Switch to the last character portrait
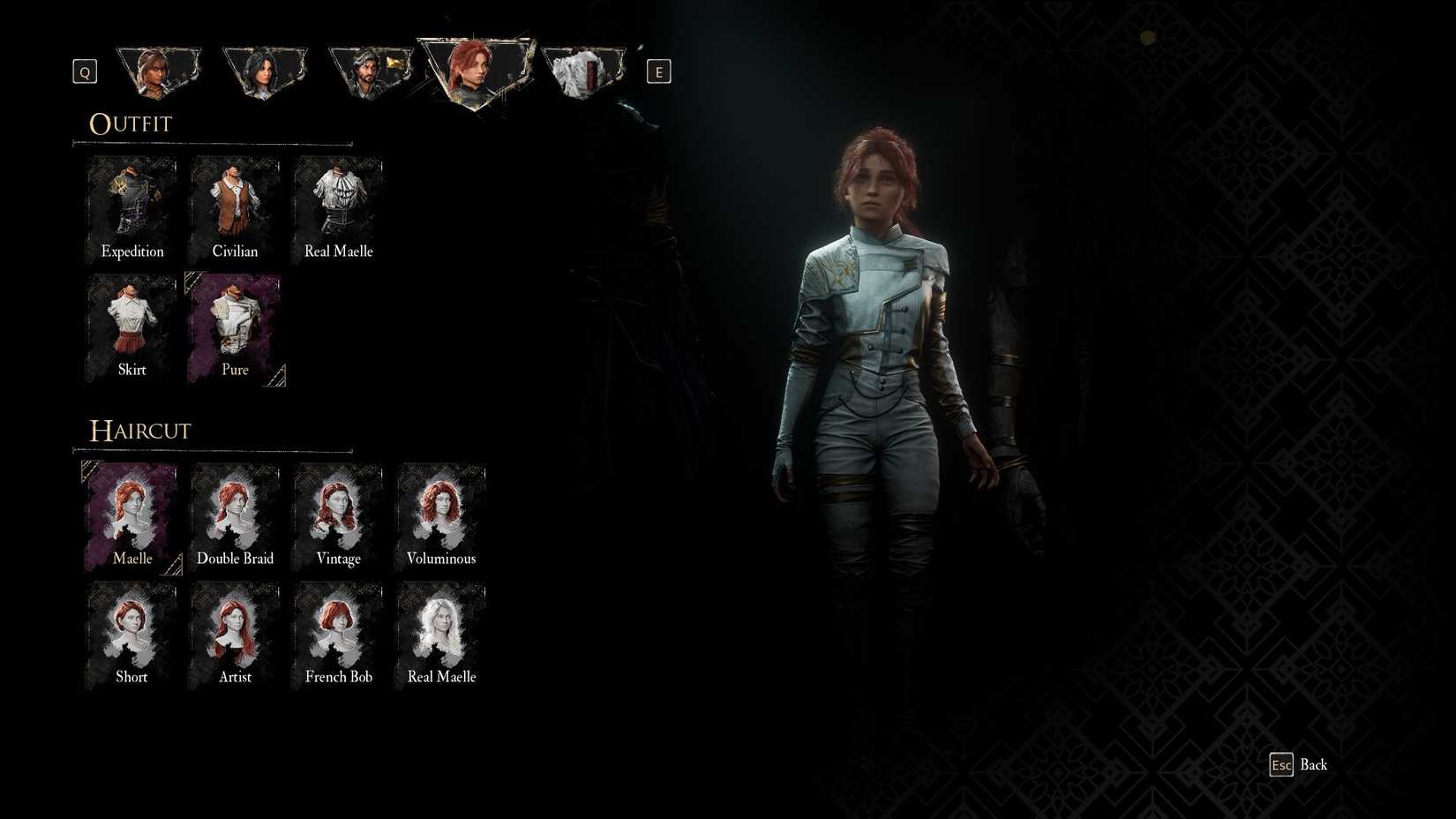 (583, 69)
